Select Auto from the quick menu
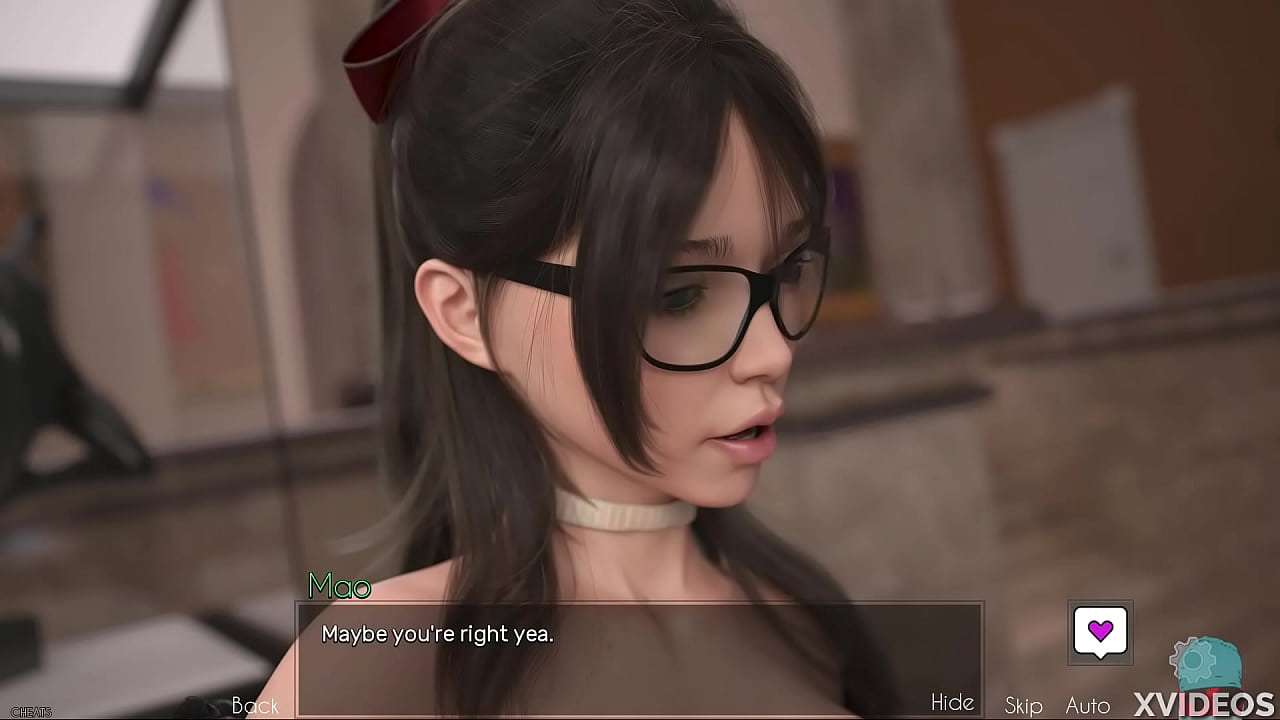 tap(1086, 705)
